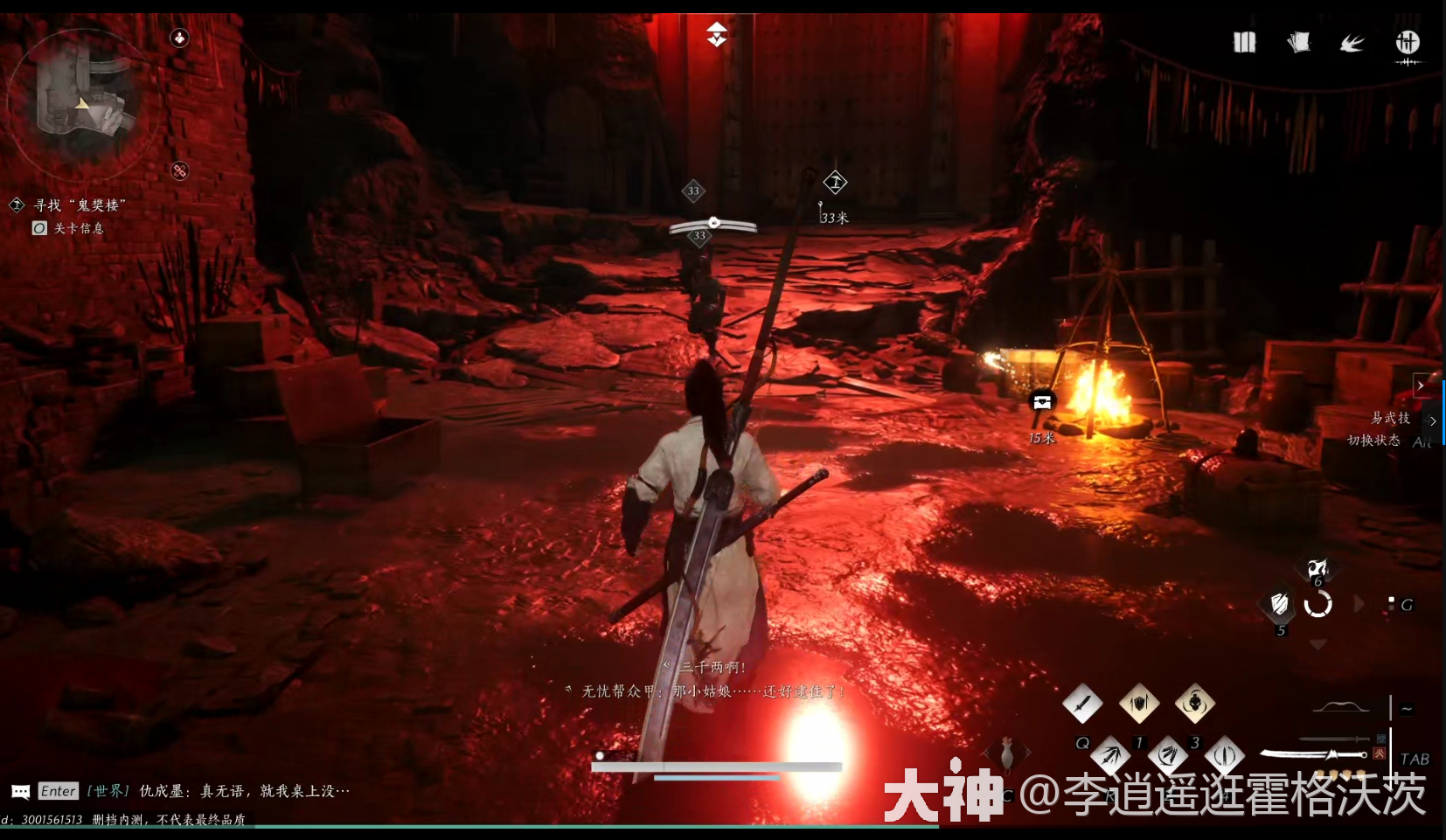
Task: Select the cards/documents icon in top-right HUD
Action: 1299,41
